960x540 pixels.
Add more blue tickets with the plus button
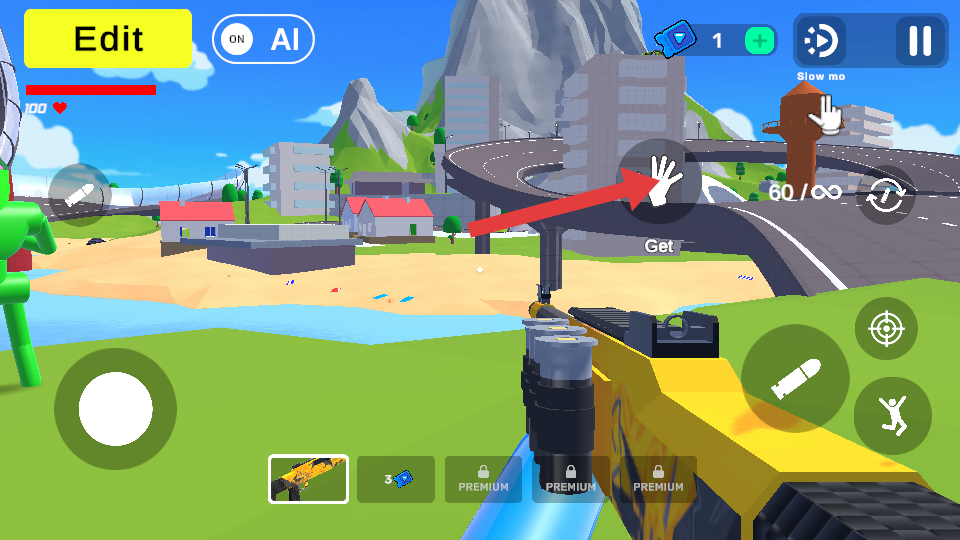[760, 41]
